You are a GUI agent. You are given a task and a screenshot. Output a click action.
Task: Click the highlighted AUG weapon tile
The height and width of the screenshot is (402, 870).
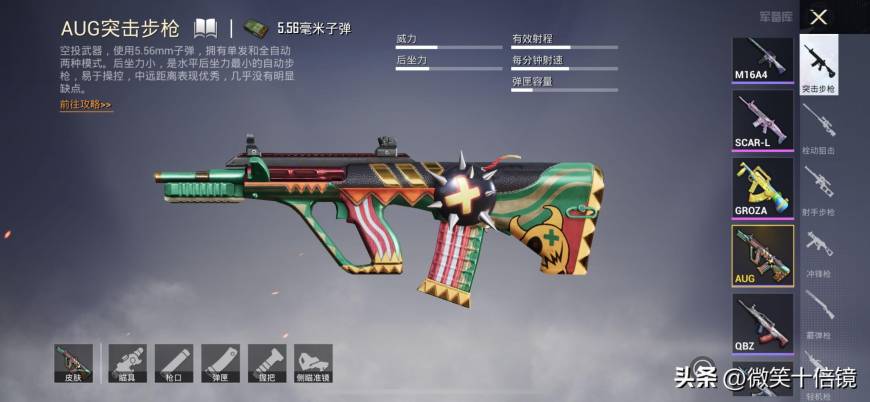click(x=763, y=255)
